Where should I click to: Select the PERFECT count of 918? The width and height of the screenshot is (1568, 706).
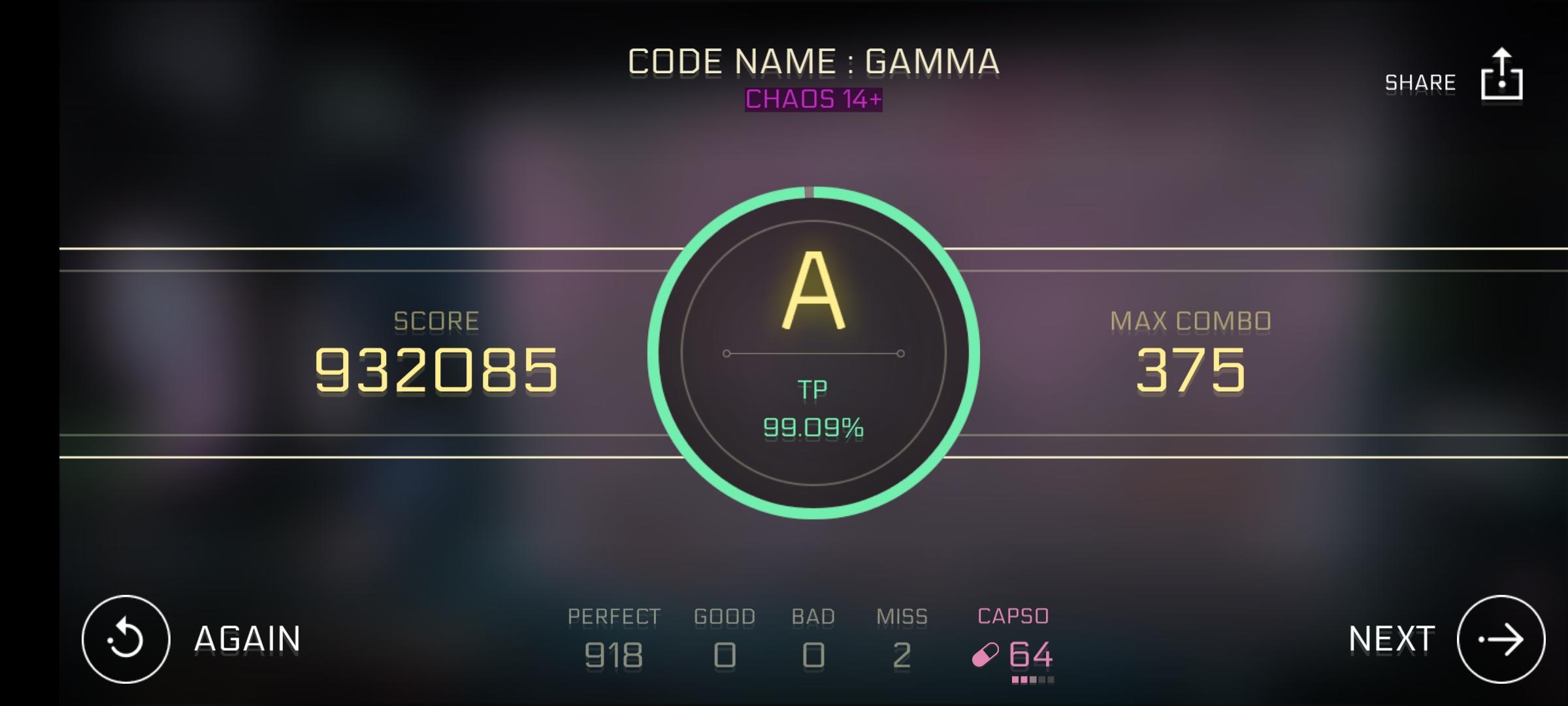tap(612, 657)
